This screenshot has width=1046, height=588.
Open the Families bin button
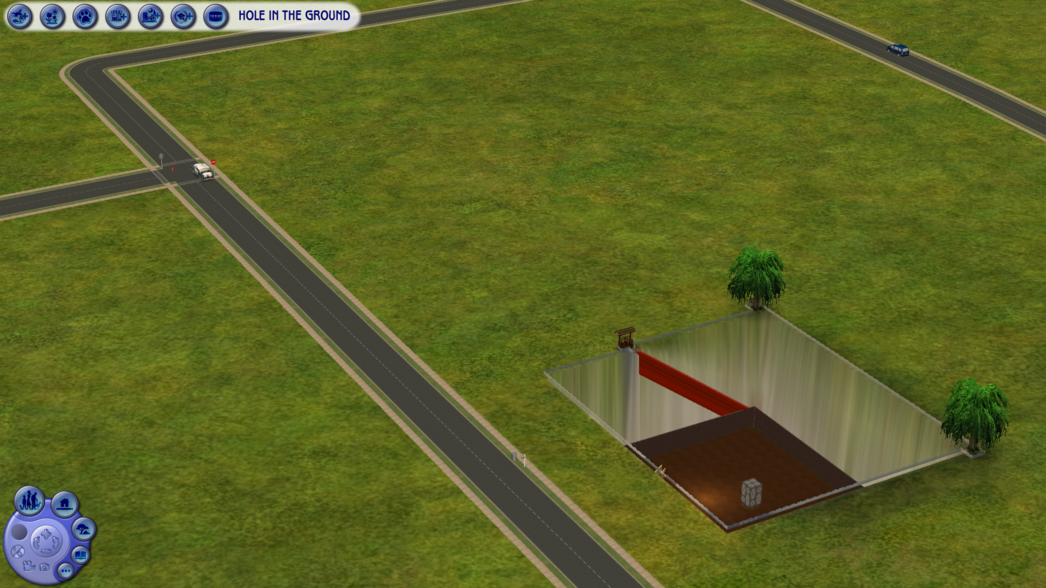(29, 501)
